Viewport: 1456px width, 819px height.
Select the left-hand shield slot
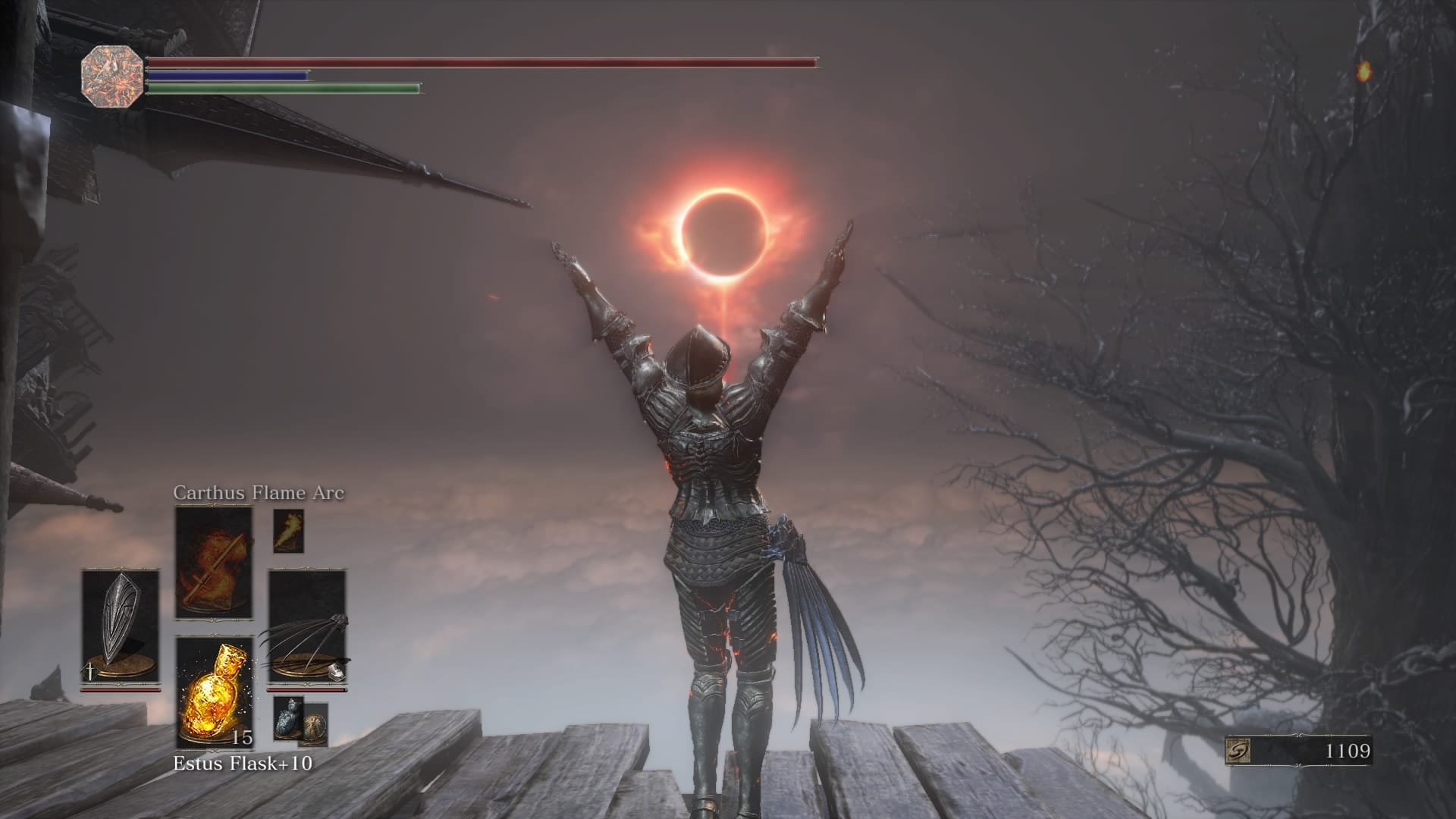click(121, 626)
